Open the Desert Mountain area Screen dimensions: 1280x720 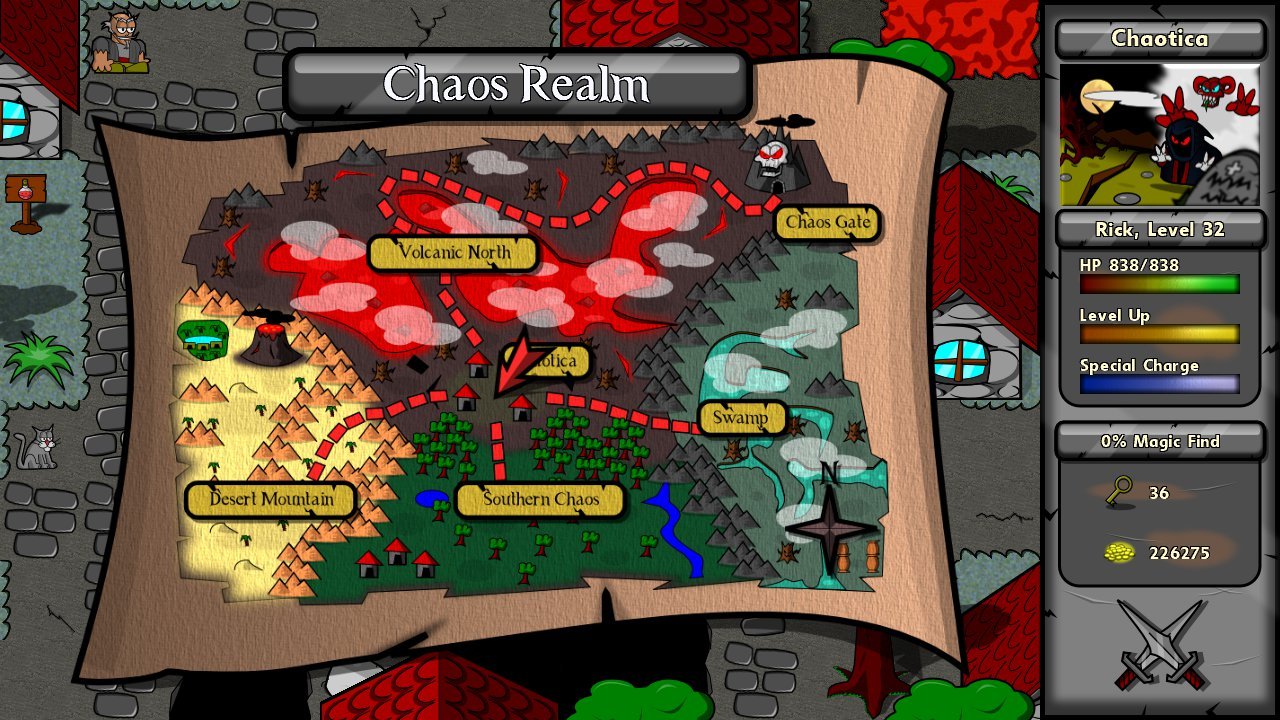[270, 500]
